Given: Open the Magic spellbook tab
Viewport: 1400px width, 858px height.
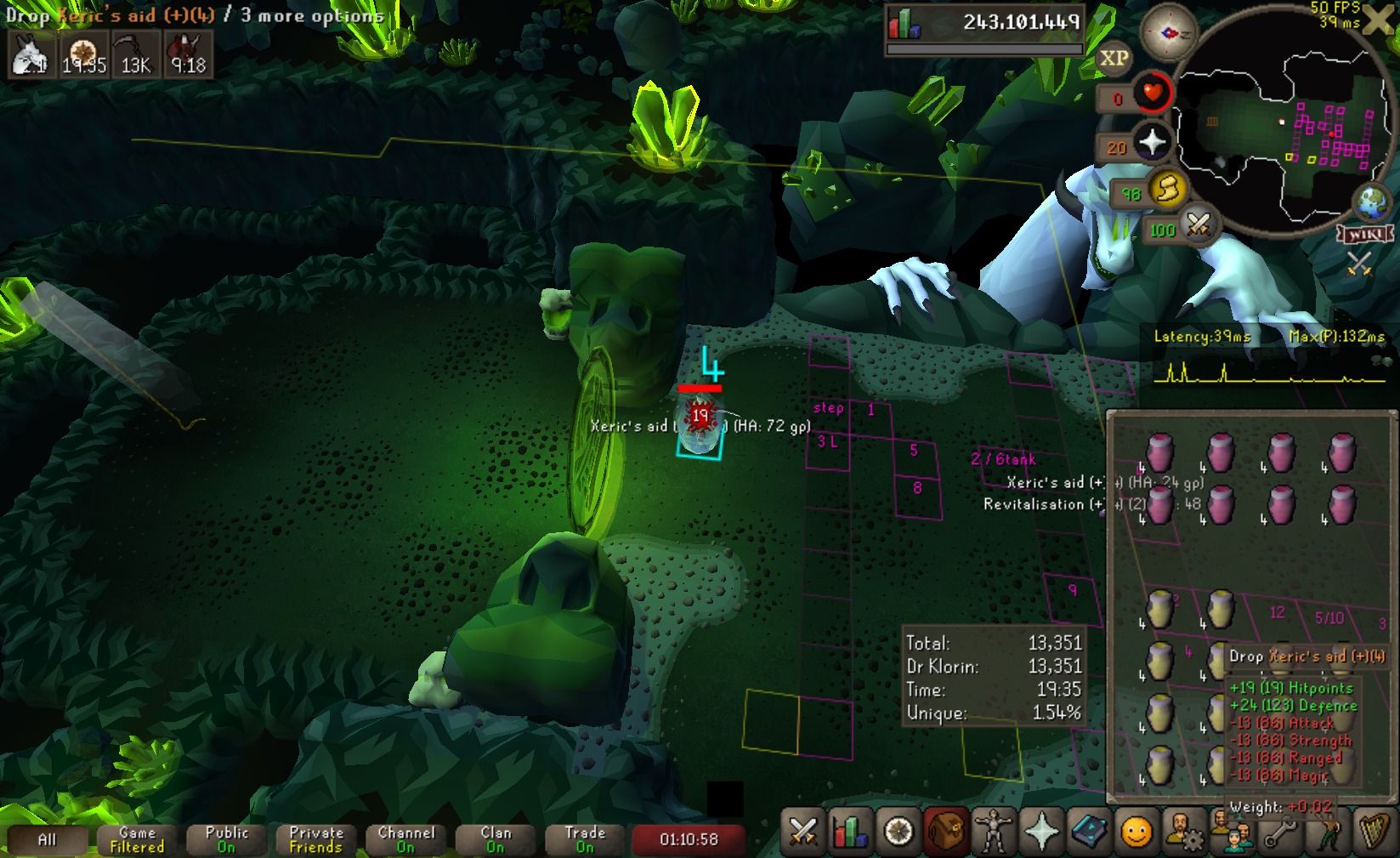Looking at the screenshot, I should (x=1088, y=832).
